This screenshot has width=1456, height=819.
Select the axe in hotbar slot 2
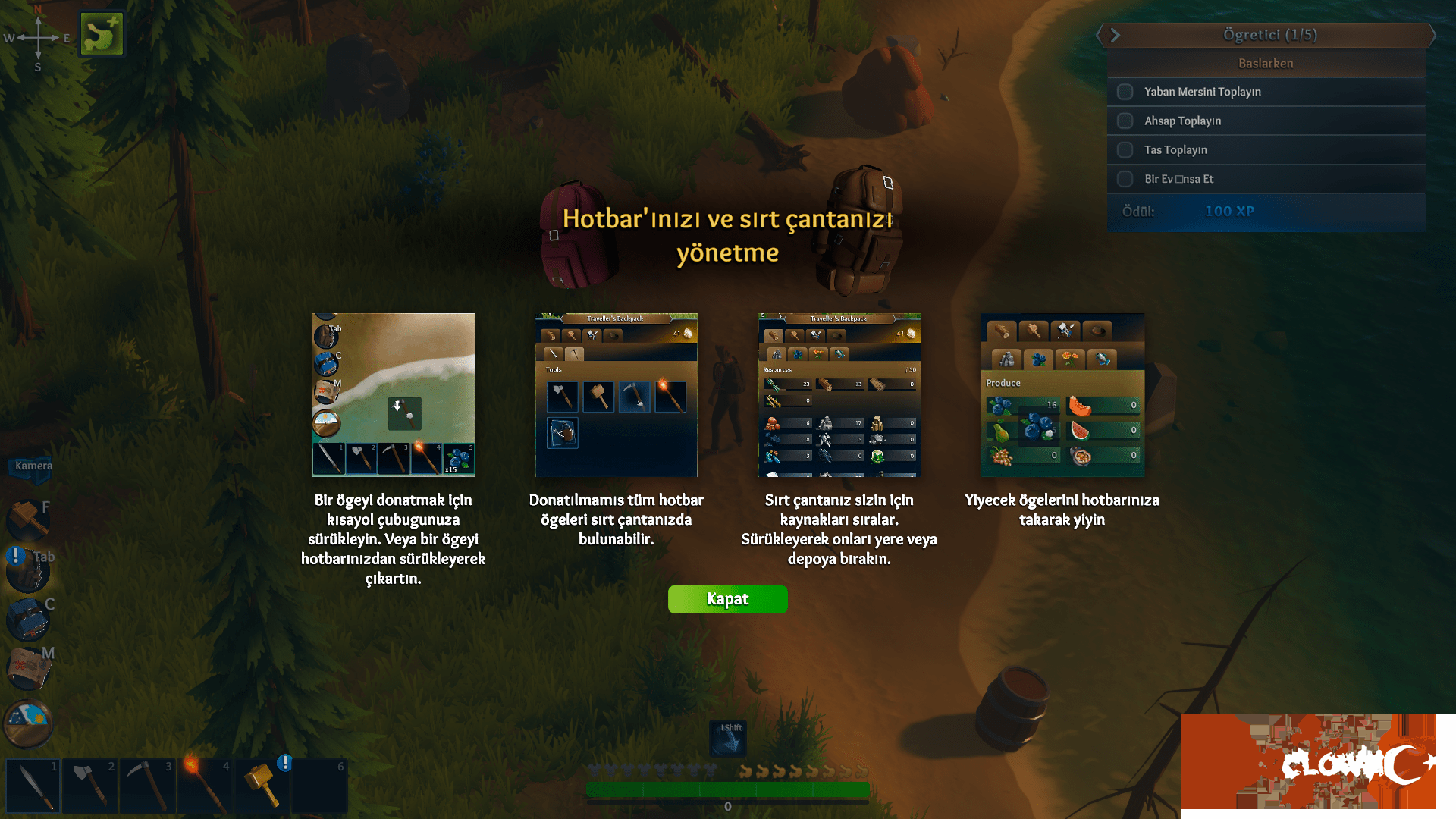click(89, 785)
